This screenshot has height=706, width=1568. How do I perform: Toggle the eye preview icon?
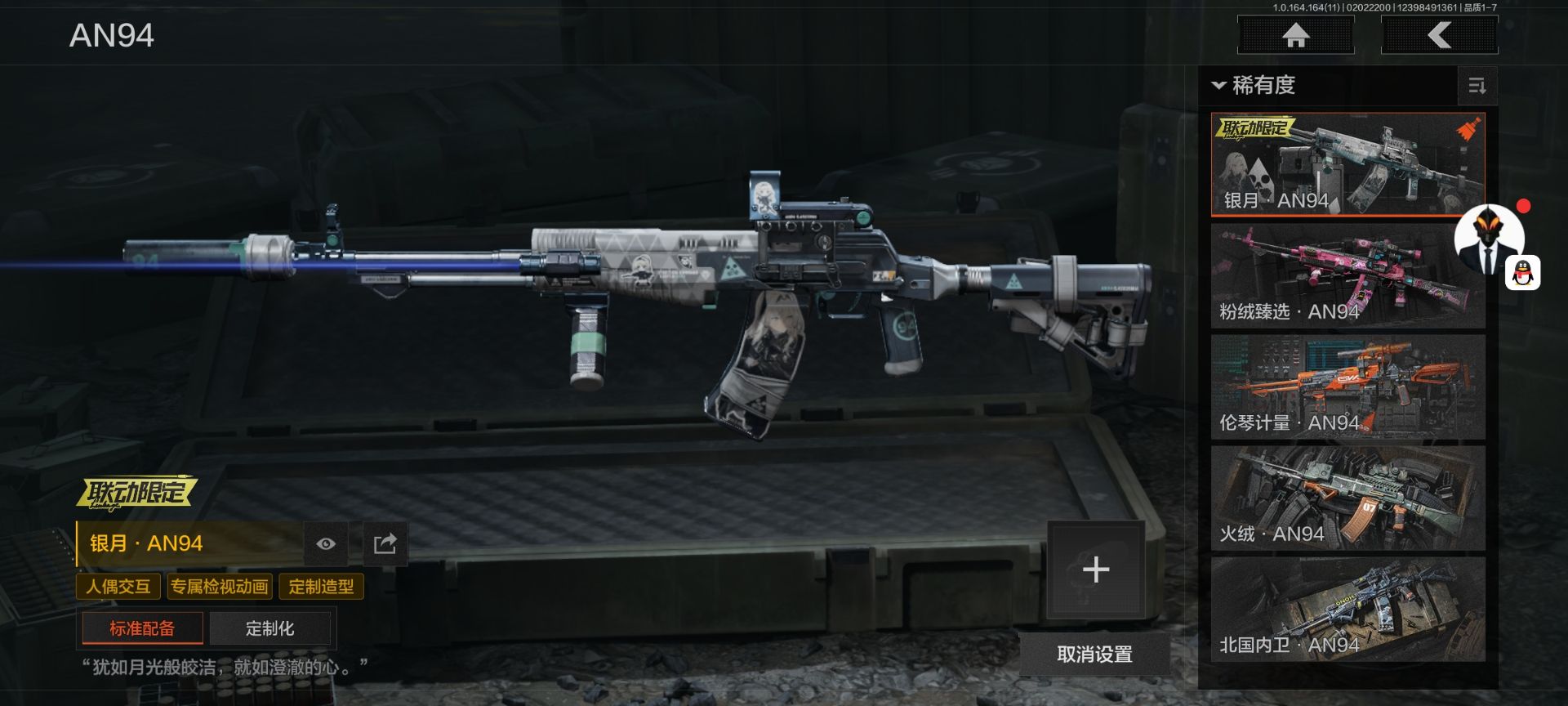(326, 544)
